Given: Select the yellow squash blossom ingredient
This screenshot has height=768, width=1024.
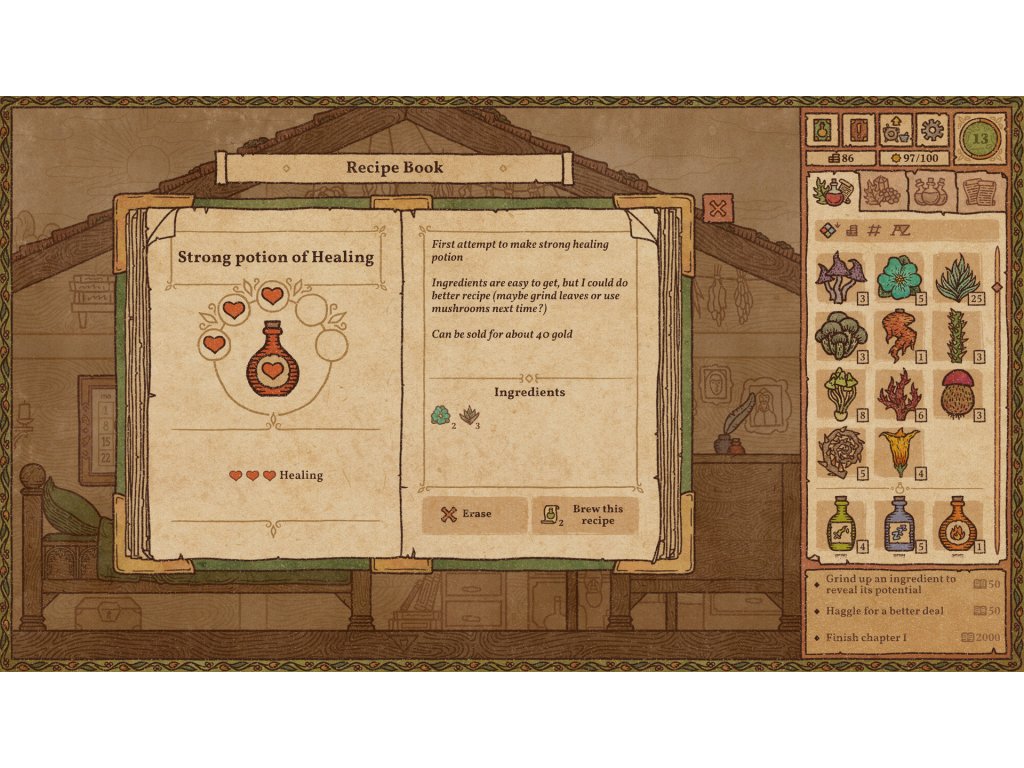Looking at the screenshot, I should [898, 451].
